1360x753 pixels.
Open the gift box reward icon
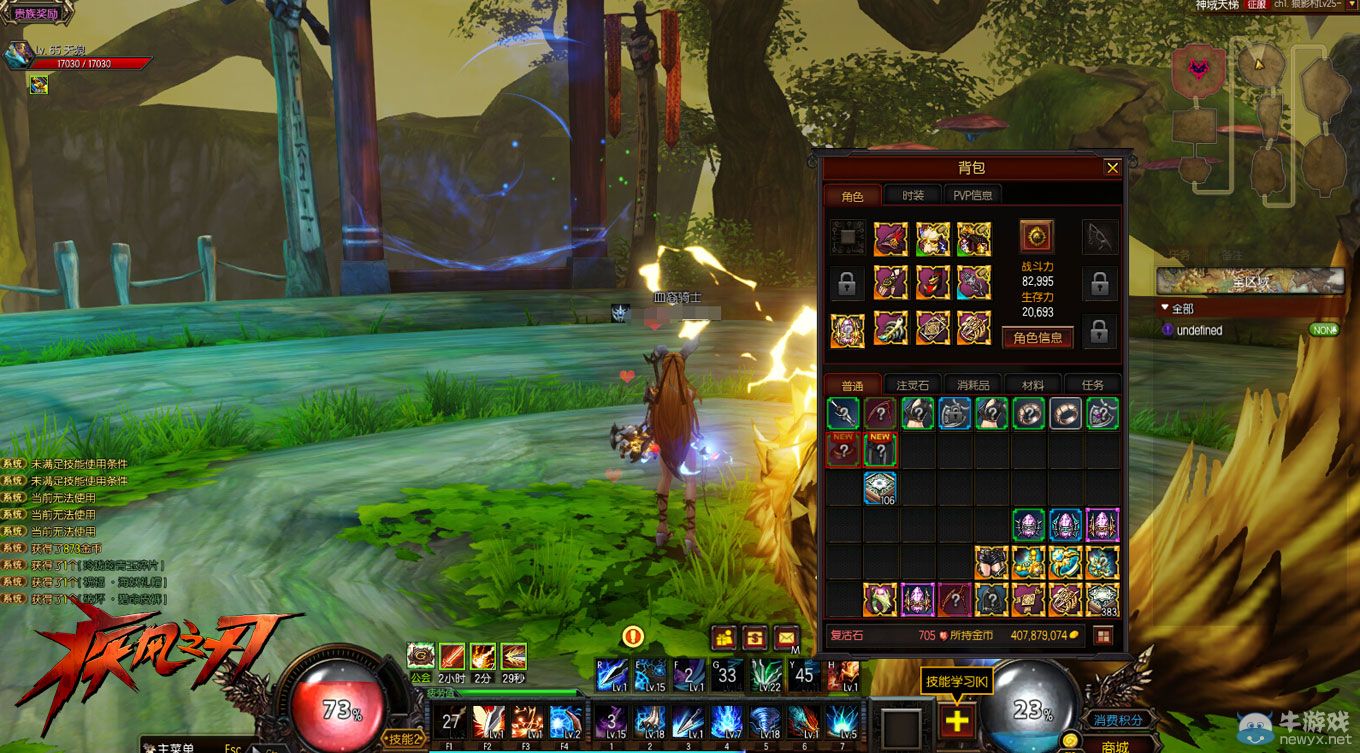tap(724, 636)
